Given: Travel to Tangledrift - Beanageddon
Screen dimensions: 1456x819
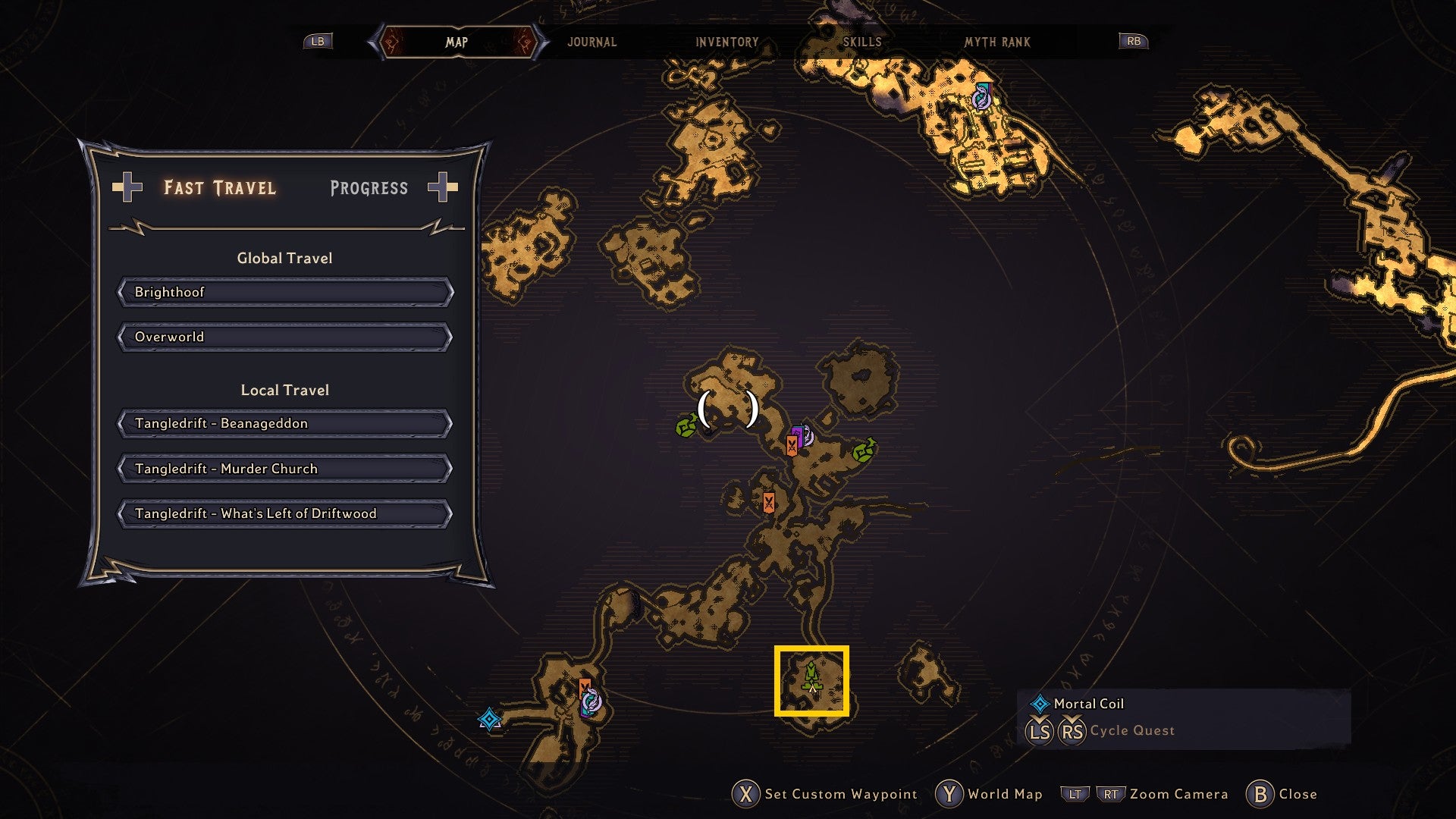Looking at the screenshot, I should (285, 423).
